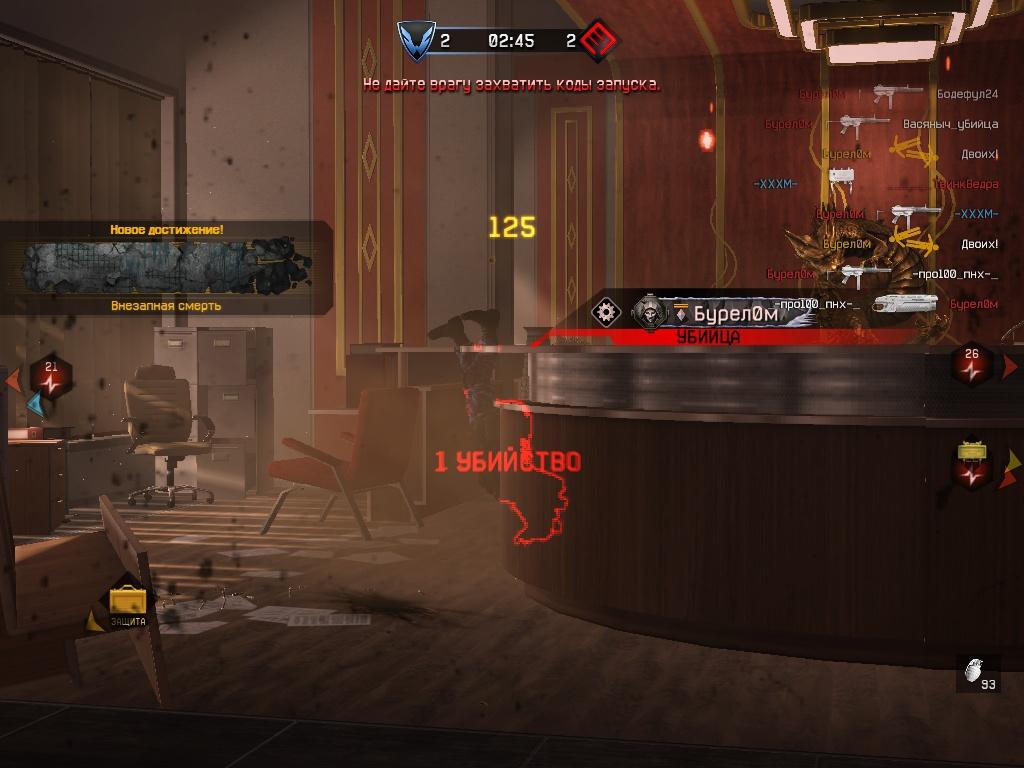
Task: Select the teammate marker labeled 26
Action: [x=972, y=364]
